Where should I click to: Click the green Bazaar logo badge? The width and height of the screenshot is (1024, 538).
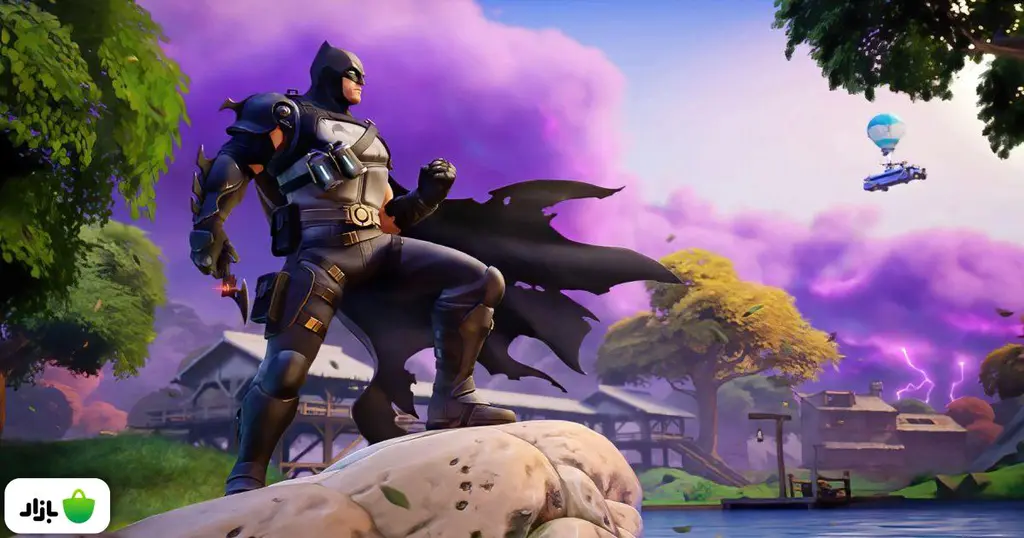point(57,507)
